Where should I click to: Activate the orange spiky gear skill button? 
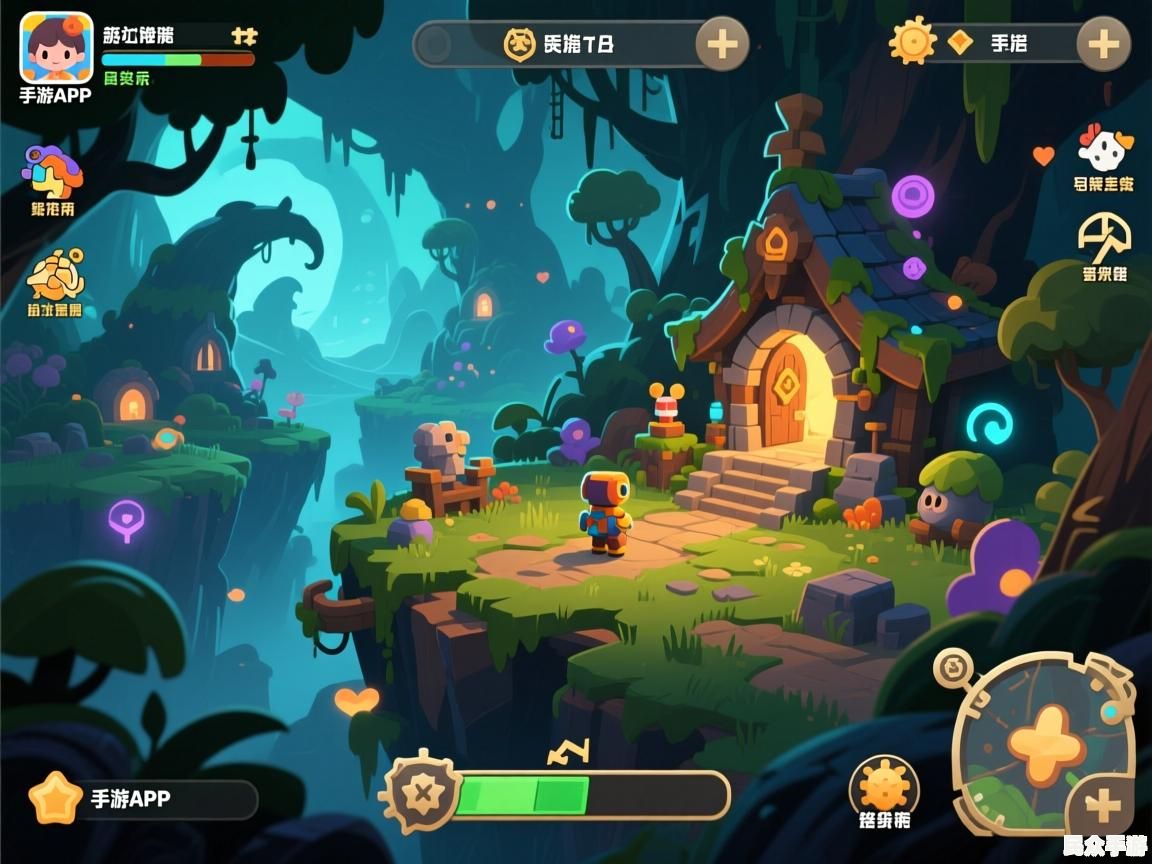[885, 787]
